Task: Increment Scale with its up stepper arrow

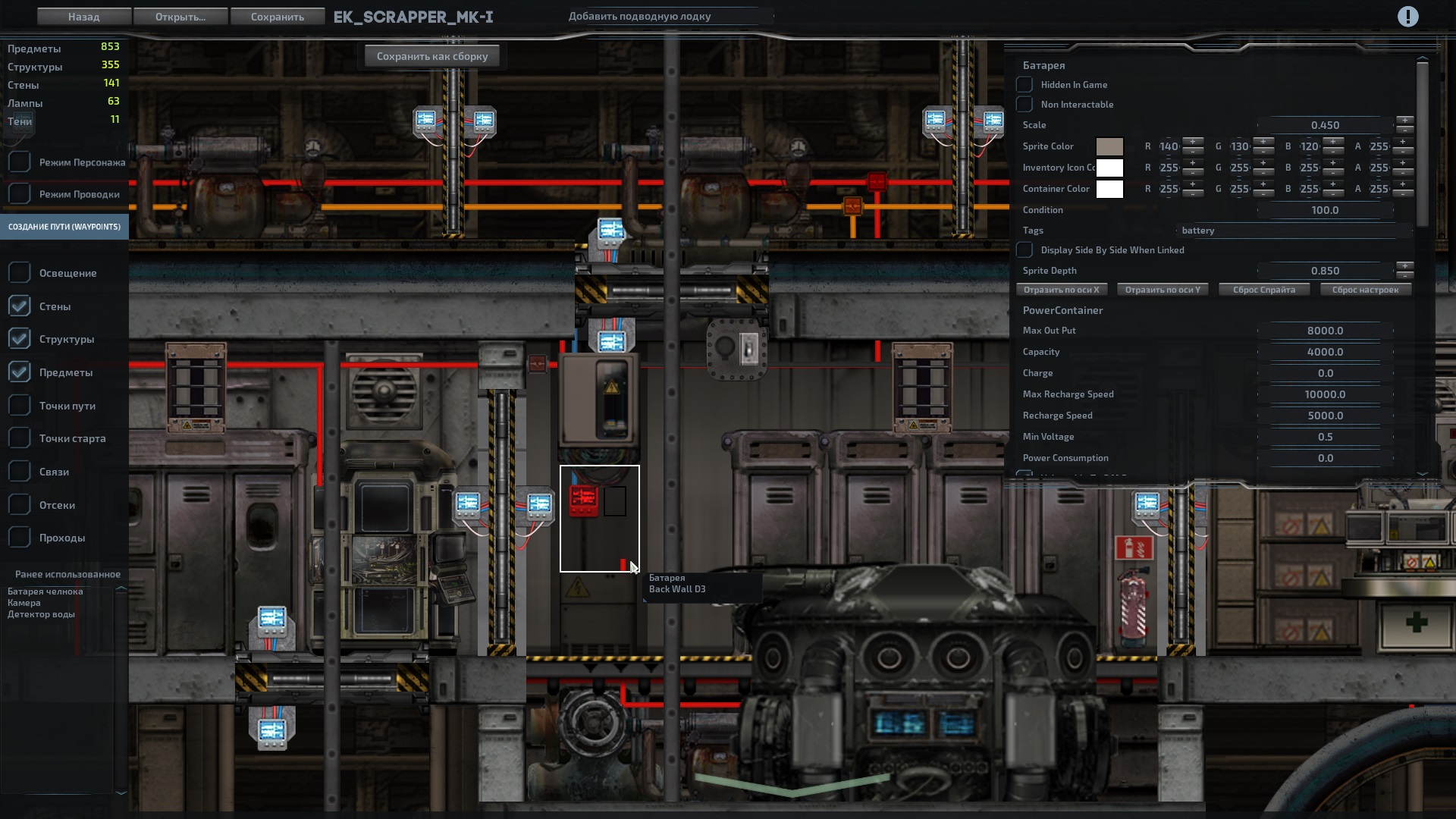Action: tap(1407, 120)
